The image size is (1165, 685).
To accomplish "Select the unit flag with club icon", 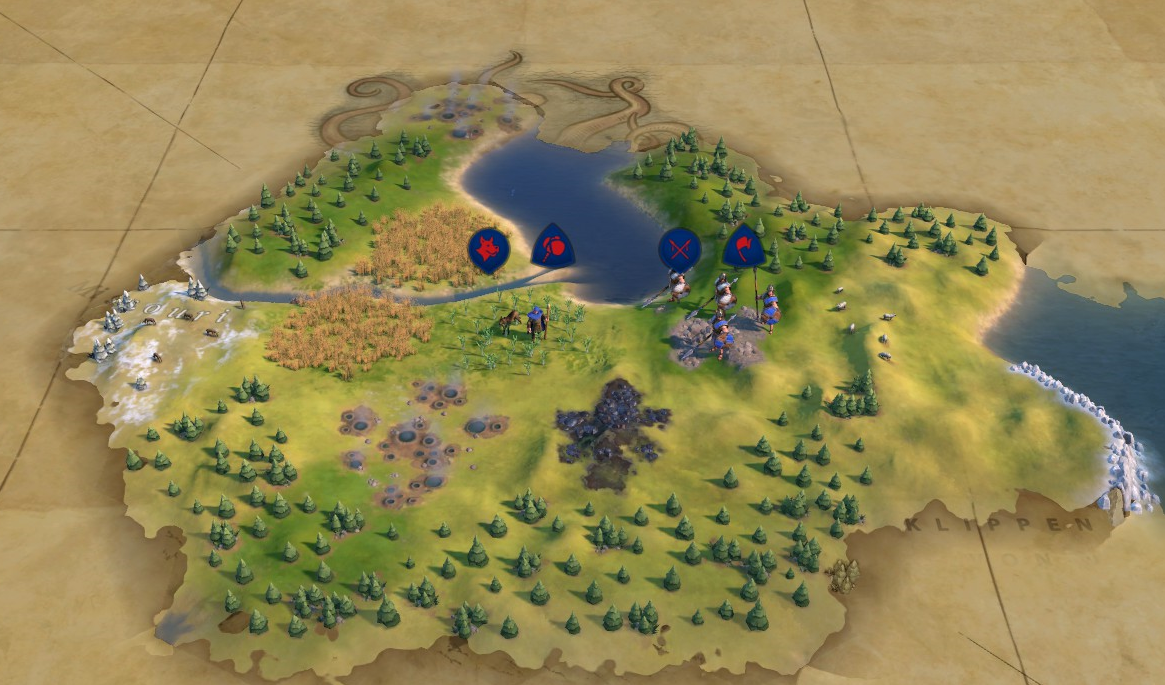I will [552, 246].
